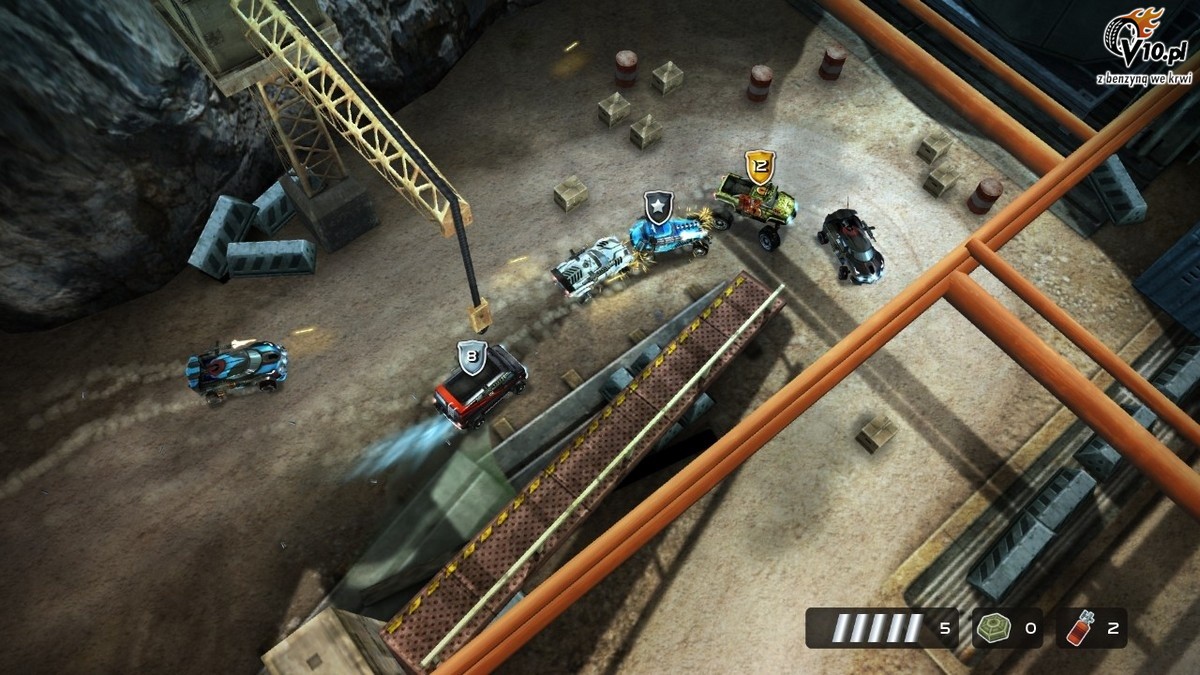The image size is (1200, 675).
Task: Select the green landmine weapon icon
Action: [993, 629]
